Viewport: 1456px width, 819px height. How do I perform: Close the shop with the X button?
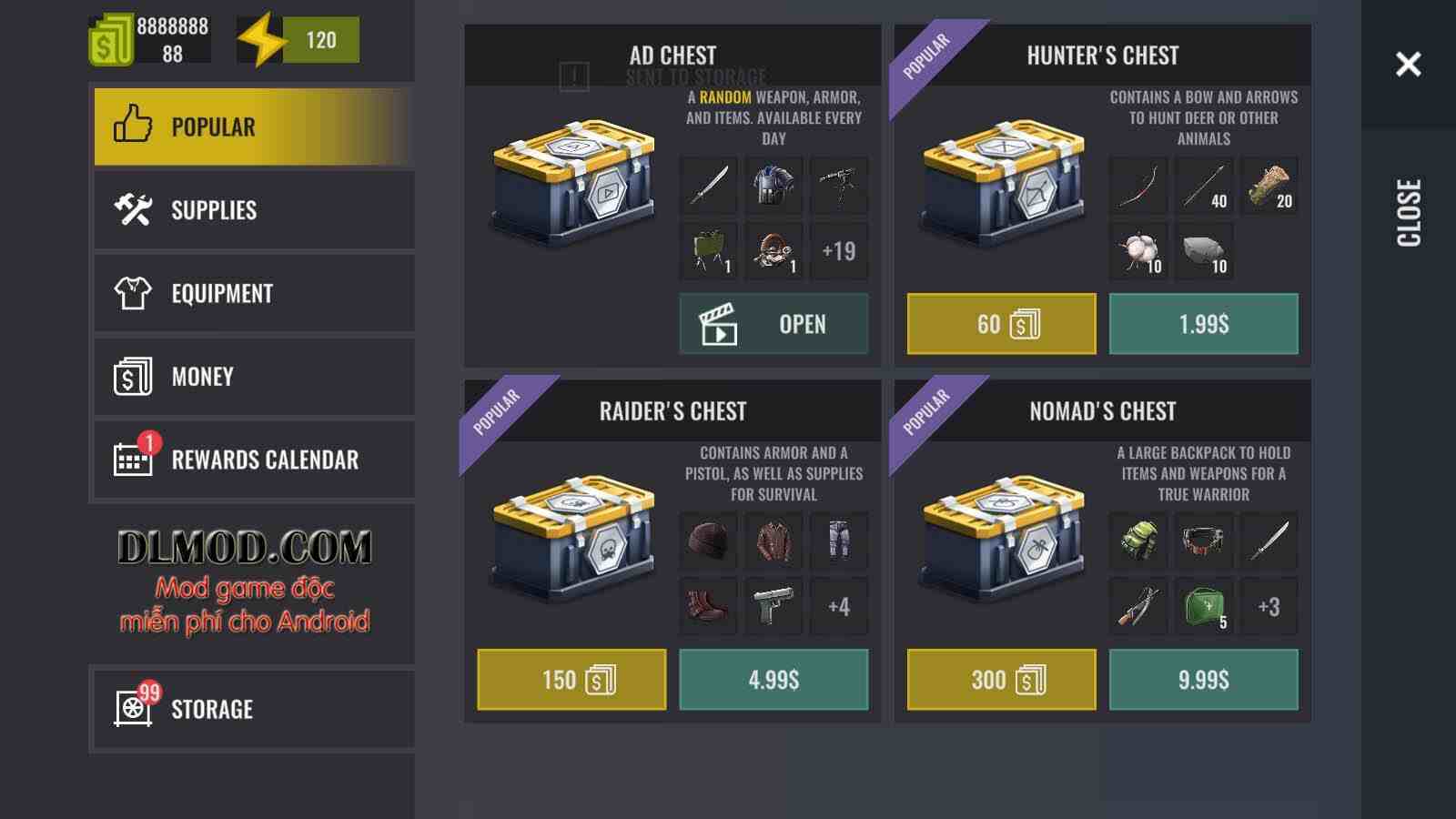click(1408, 64)
